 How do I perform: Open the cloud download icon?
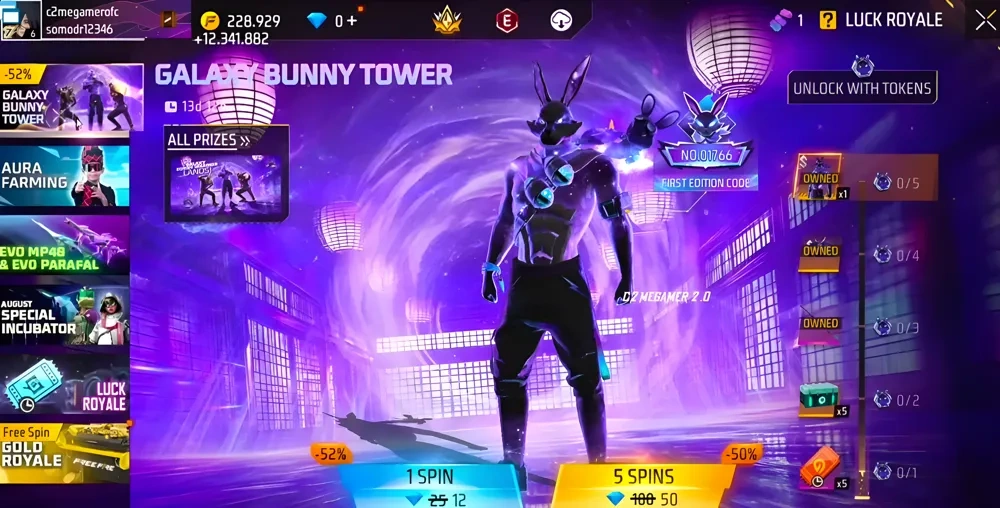tap(562, 20)
